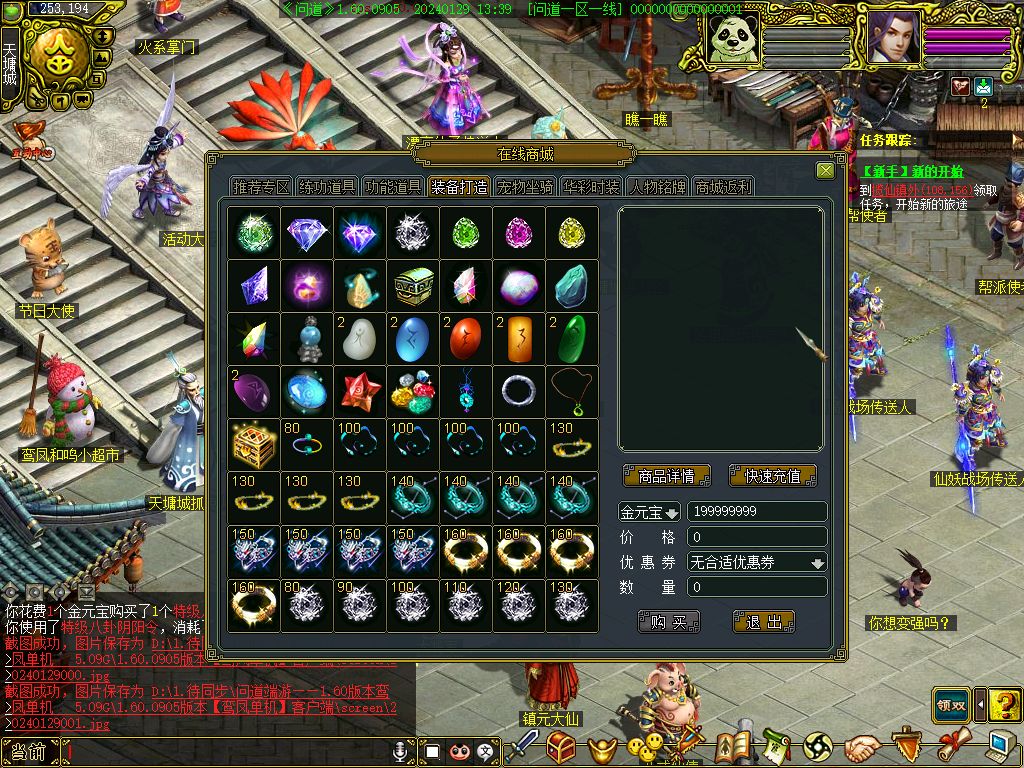The image size is (1024, 768).
Task: Close the 在线商城 shop window
Action: 825,171
